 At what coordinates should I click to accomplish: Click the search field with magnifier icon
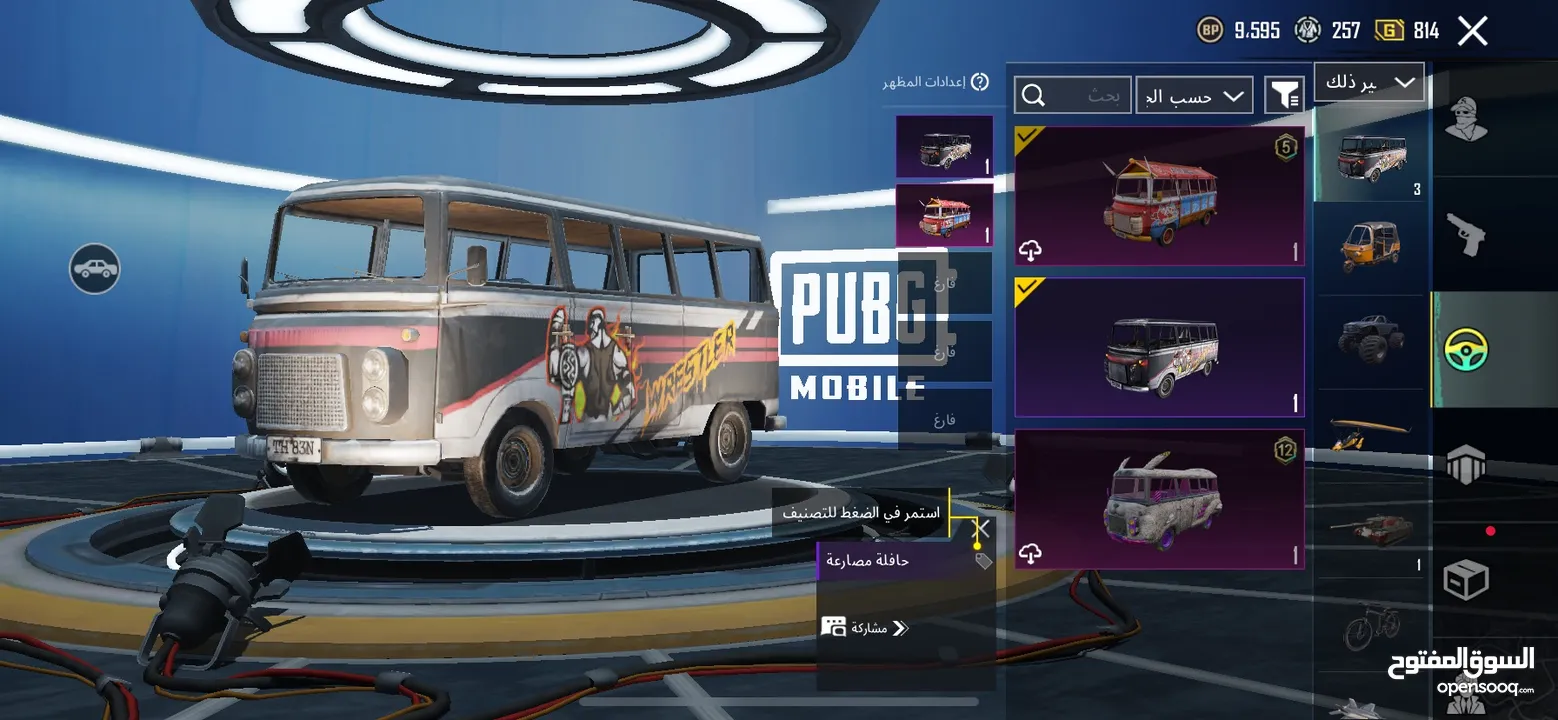tap(1073, 96)
